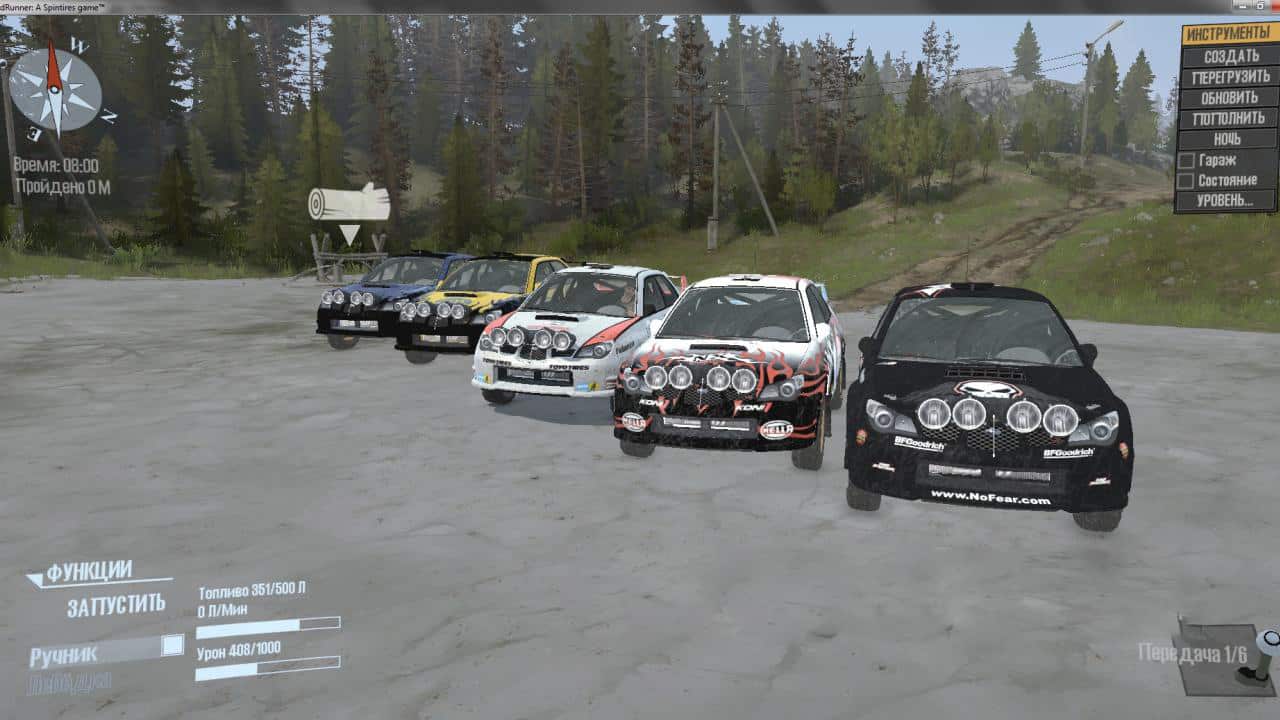The height and width of the screenshot is (720, 1280).
Task: Collapse the Функции panel header
Action: coord(88,573)
